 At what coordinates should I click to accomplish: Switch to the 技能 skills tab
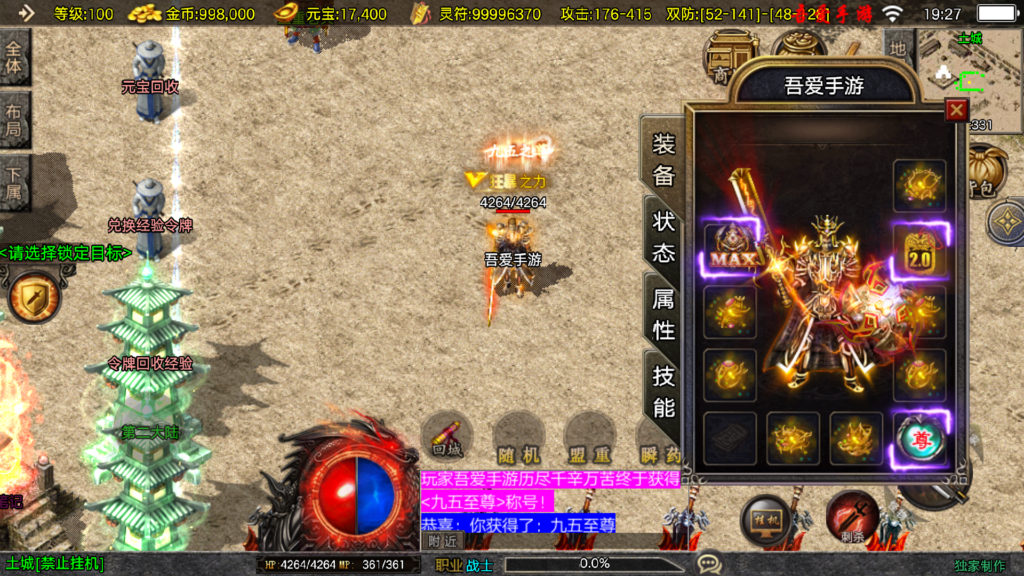[x=664, y=391]
